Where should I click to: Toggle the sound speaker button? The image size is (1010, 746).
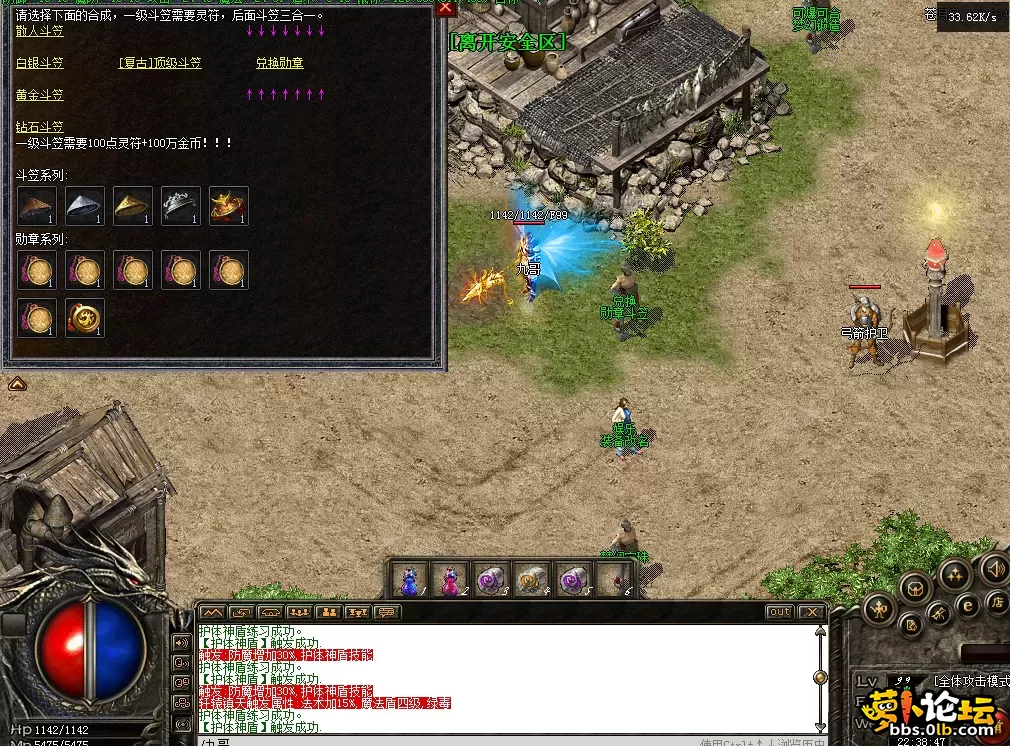pos(994,569)
